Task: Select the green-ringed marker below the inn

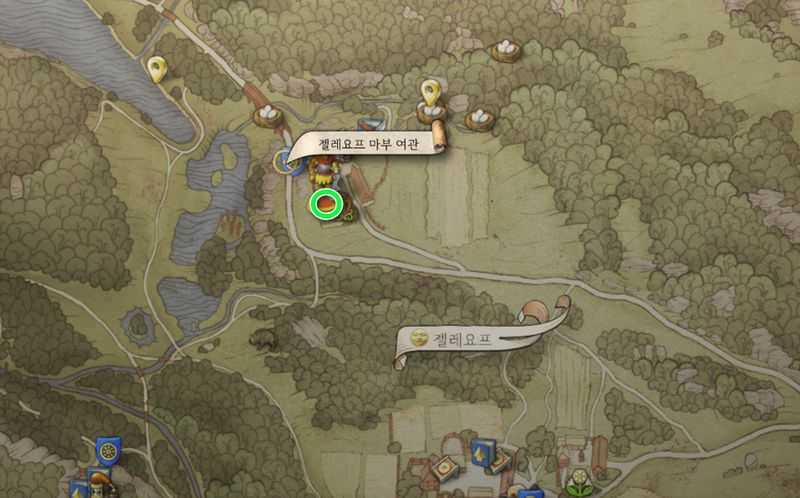Action: click(x=326, y=204)
